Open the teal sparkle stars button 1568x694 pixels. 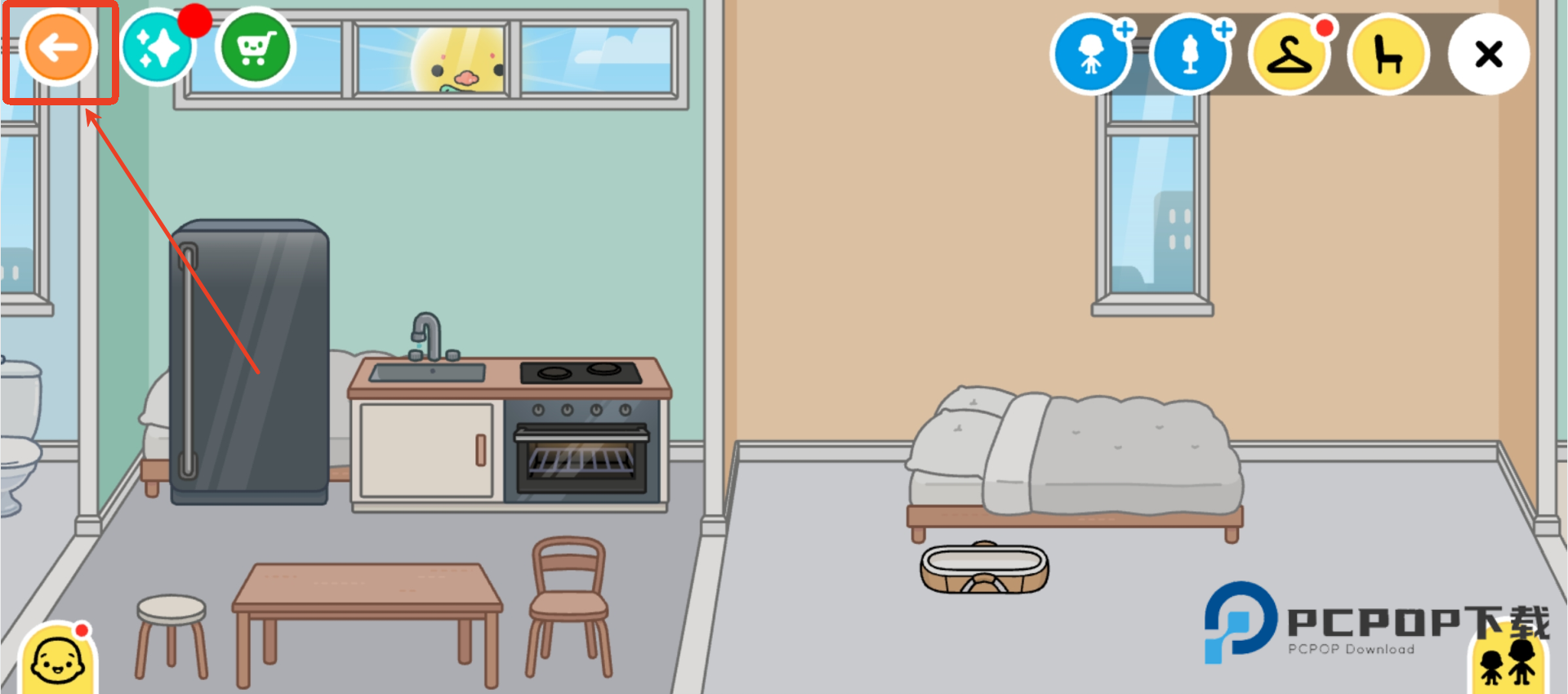[x=158, y=48]
